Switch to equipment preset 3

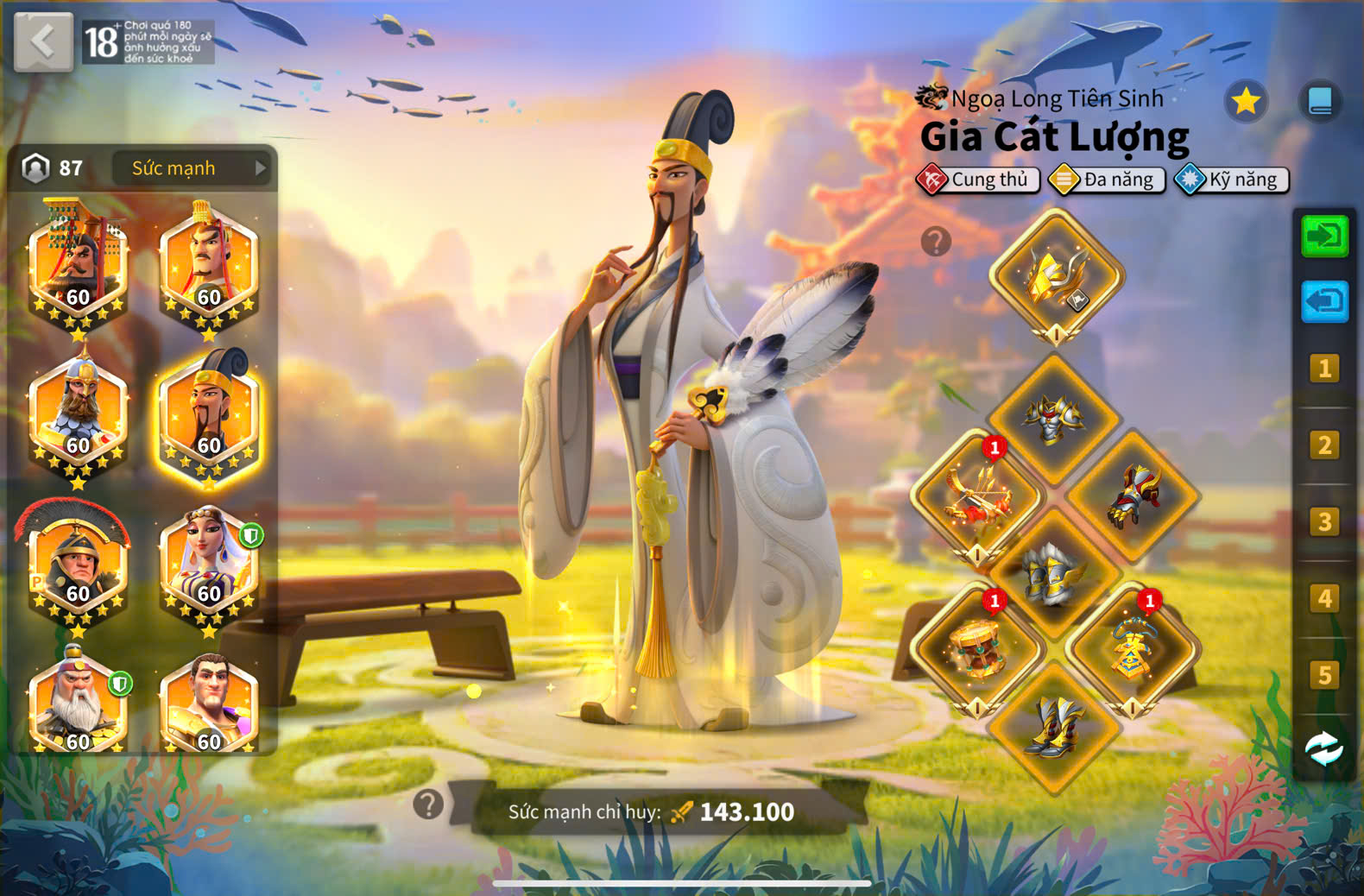click(x=1324, y=522)
